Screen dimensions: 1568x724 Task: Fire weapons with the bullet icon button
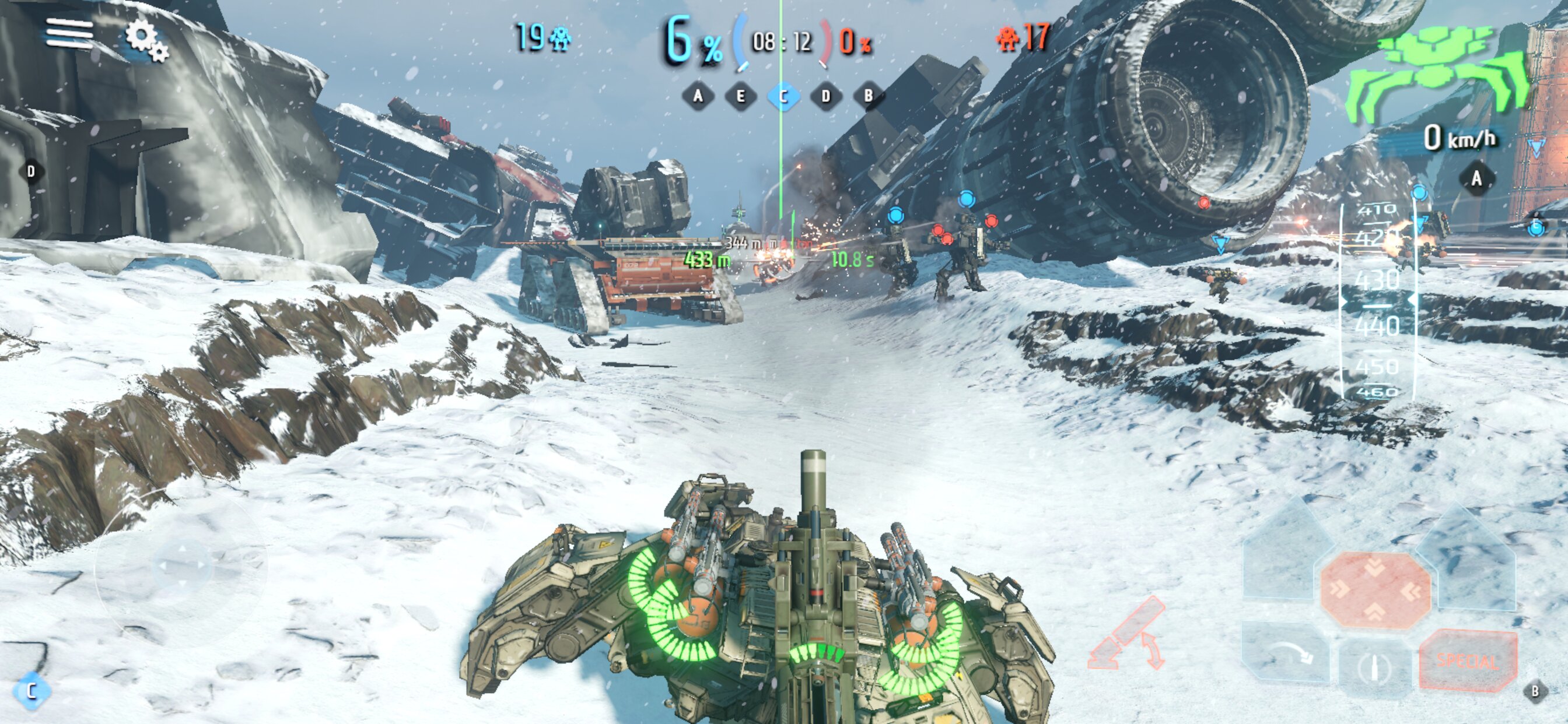tap(1375, 668)
